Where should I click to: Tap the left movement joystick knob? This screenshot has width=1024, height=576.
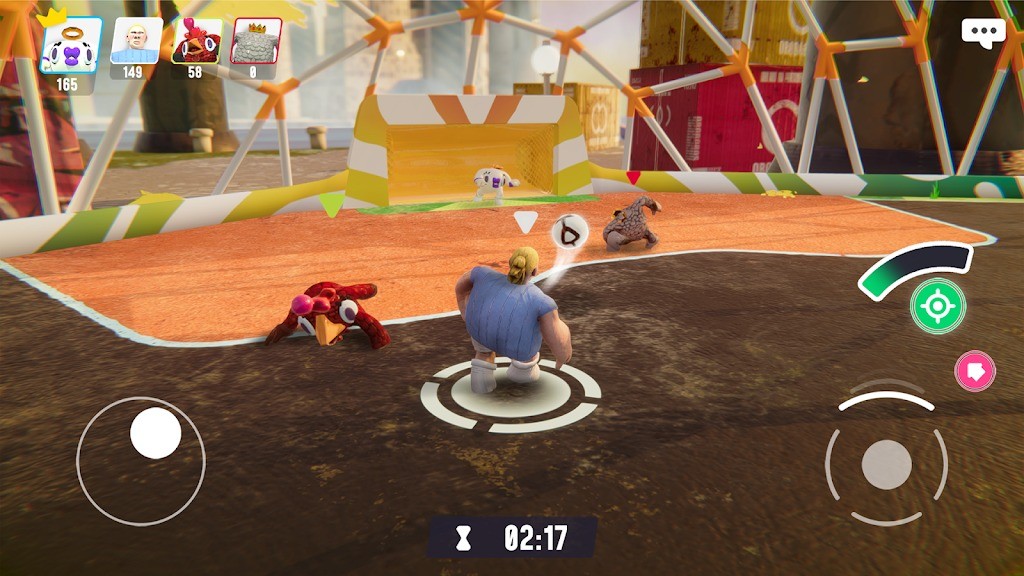click(156, 433)
